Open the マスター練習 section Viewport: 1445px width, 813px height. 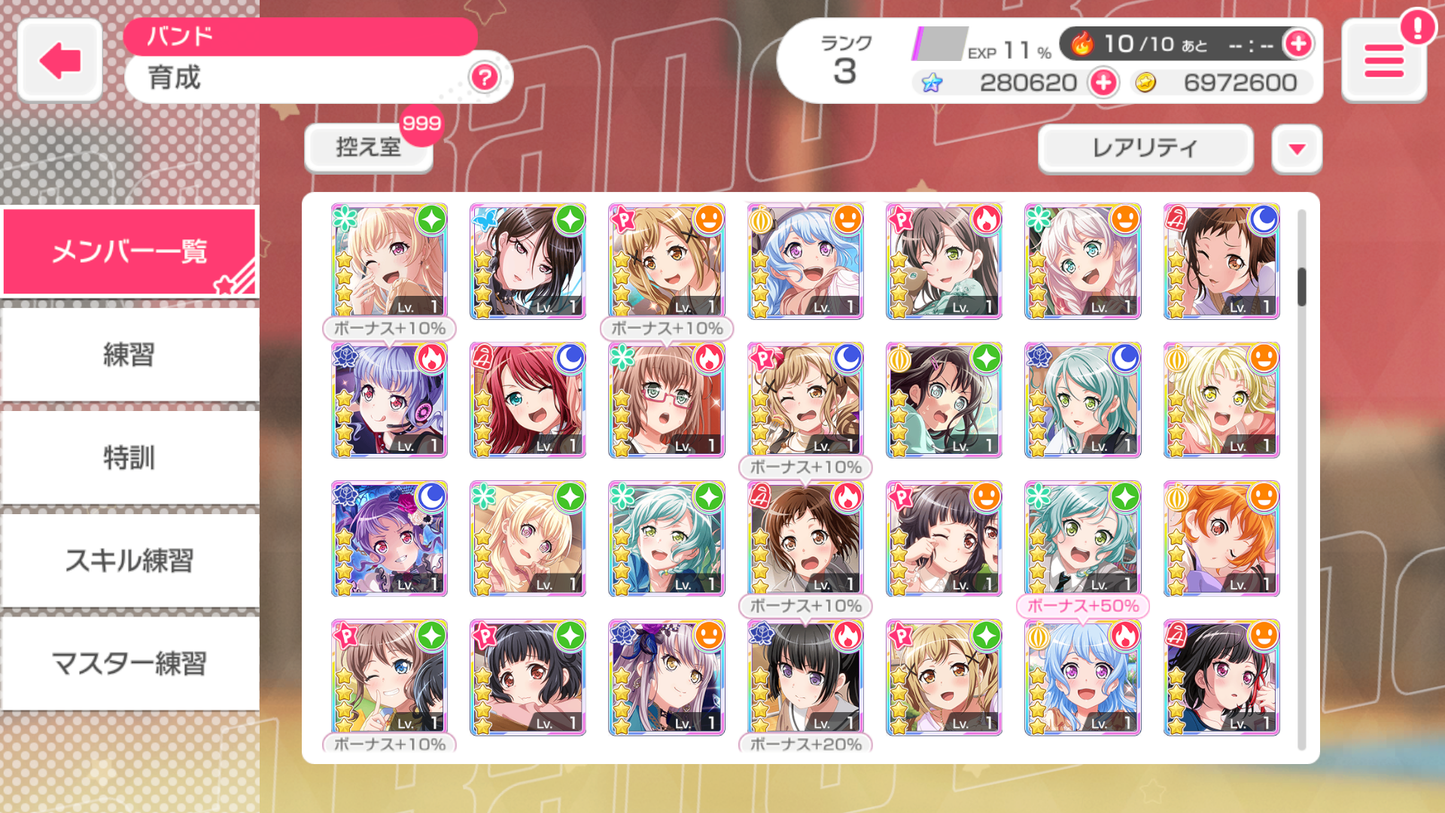pos(129,663)
